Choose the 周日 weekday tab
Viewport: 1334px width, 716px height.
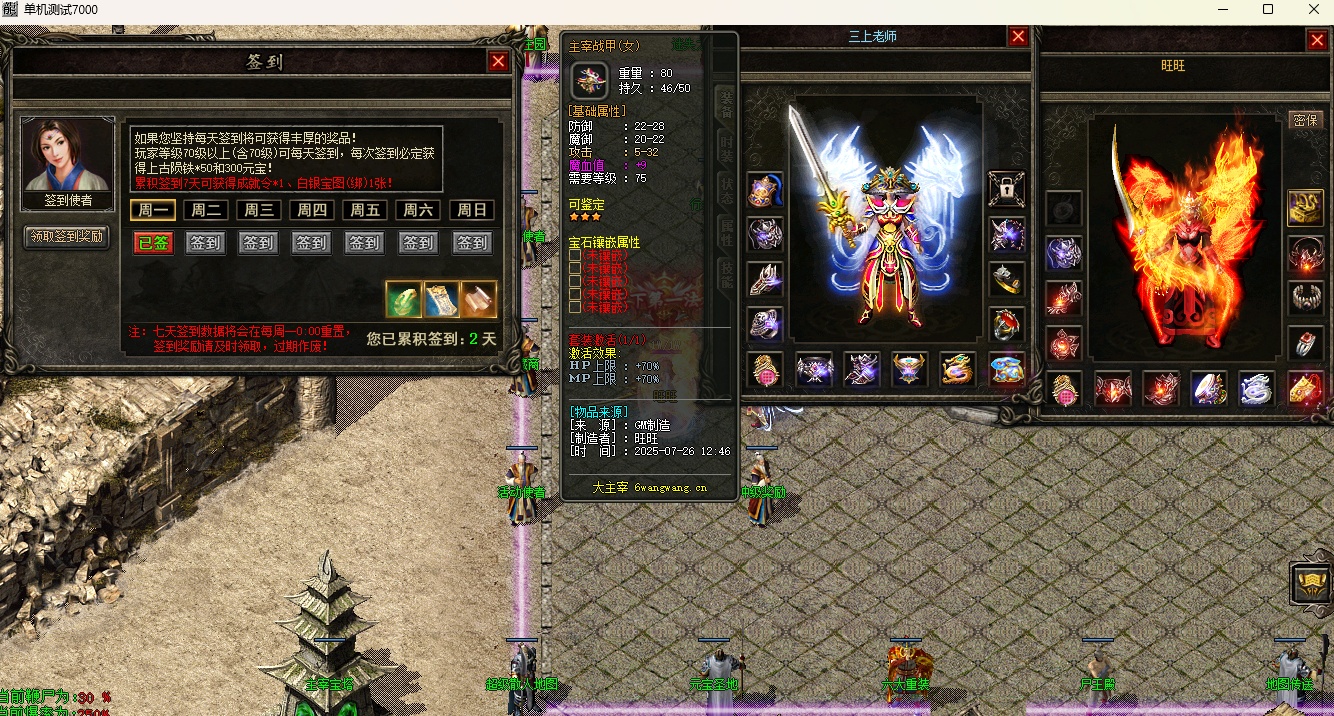click(x=472, y=210)
